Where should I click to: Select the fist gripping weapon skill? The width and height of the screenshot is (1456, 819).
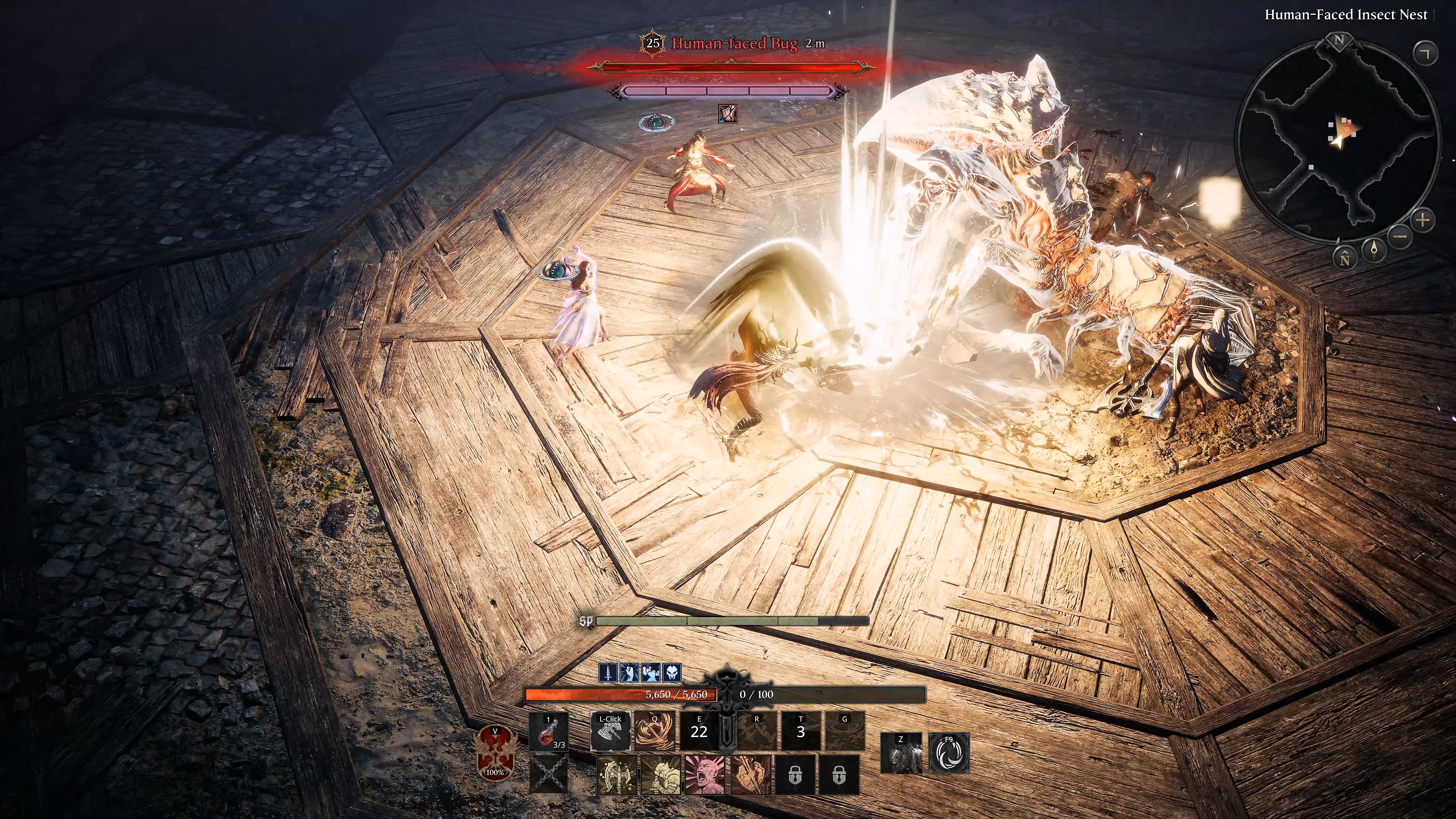[751, 775]
